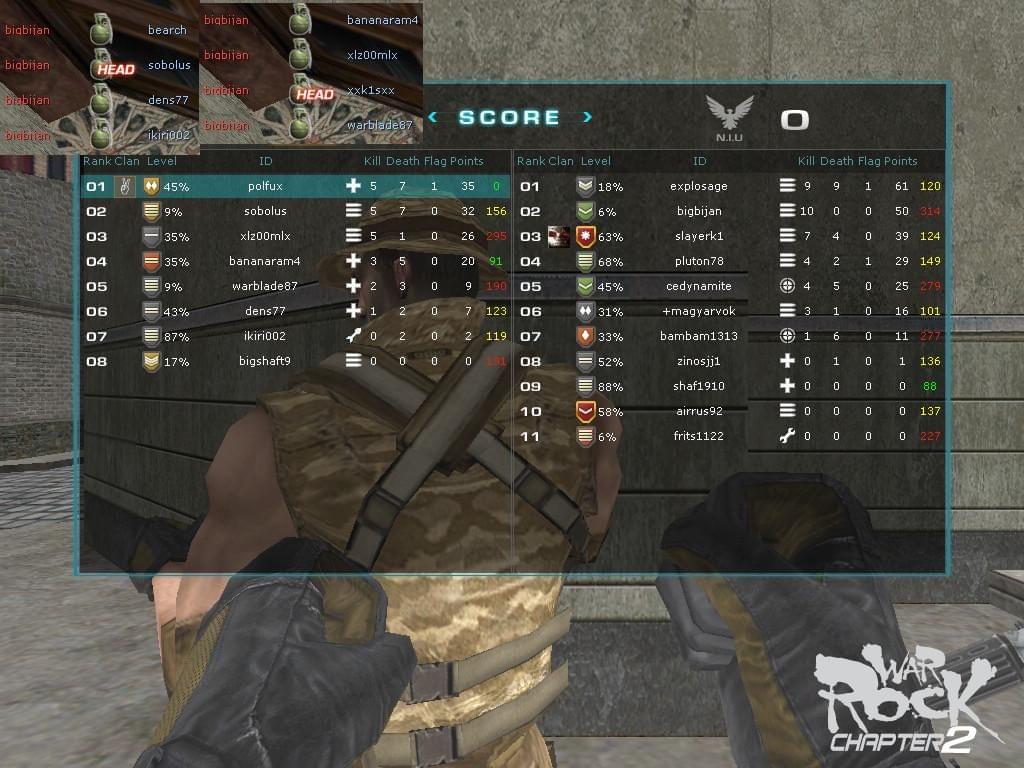This screenshot has width=1024, height=768.
Task: Click slayerk1's clan emblem
Action: [x=559, y=236]
